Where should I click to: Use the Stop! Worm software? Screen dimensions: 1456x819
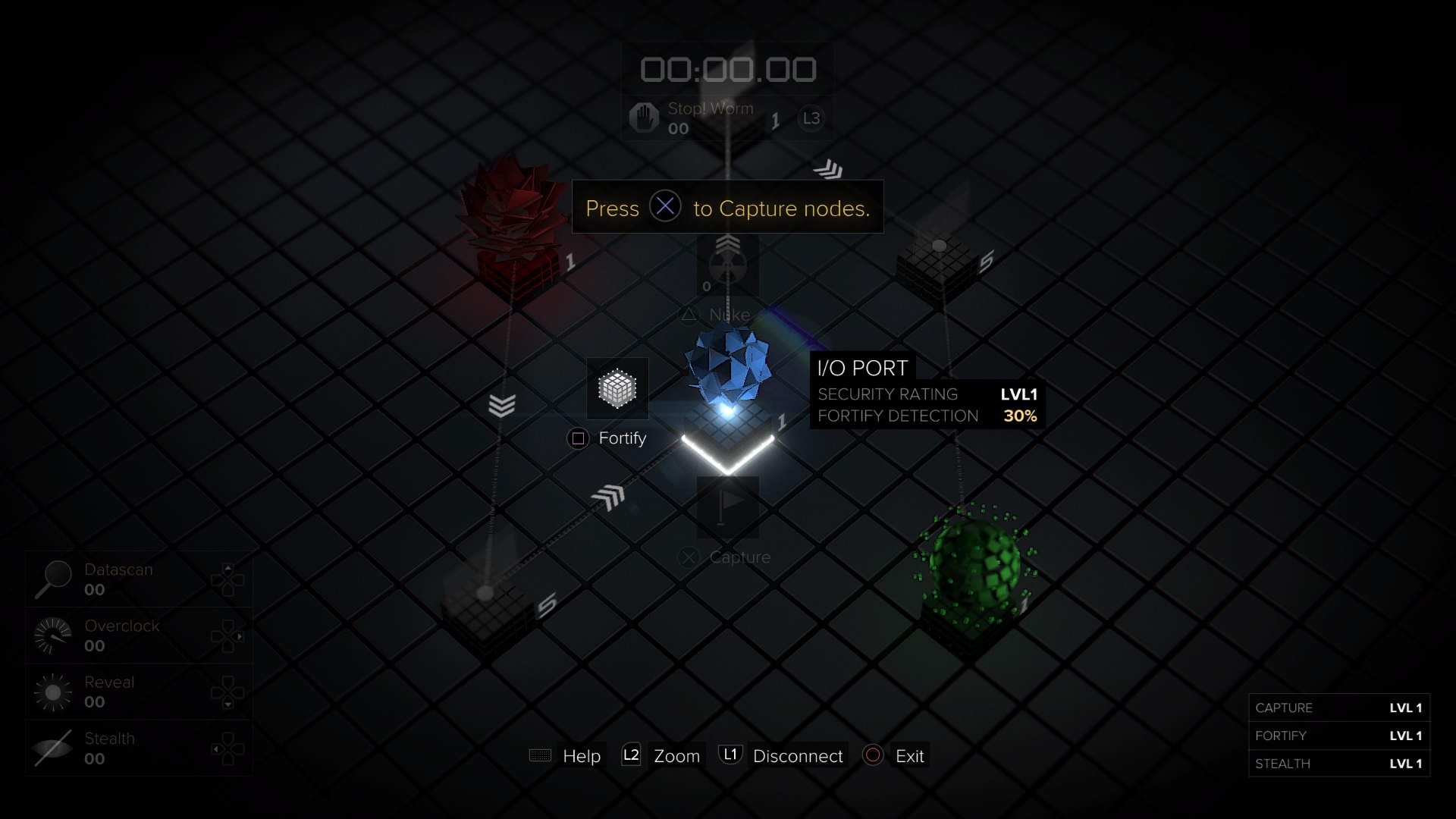pyautogui.click(x=644, y=118)
